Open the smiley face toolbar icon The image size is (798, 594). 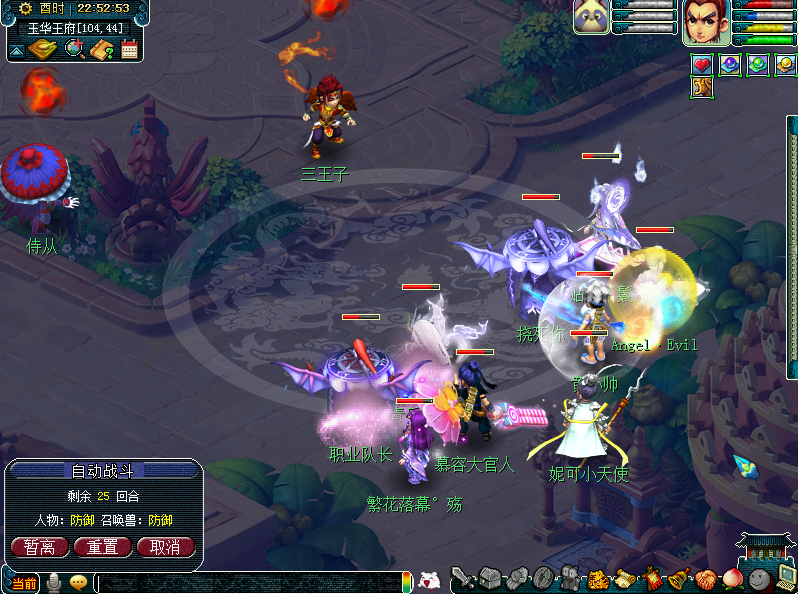pos(761,578)
